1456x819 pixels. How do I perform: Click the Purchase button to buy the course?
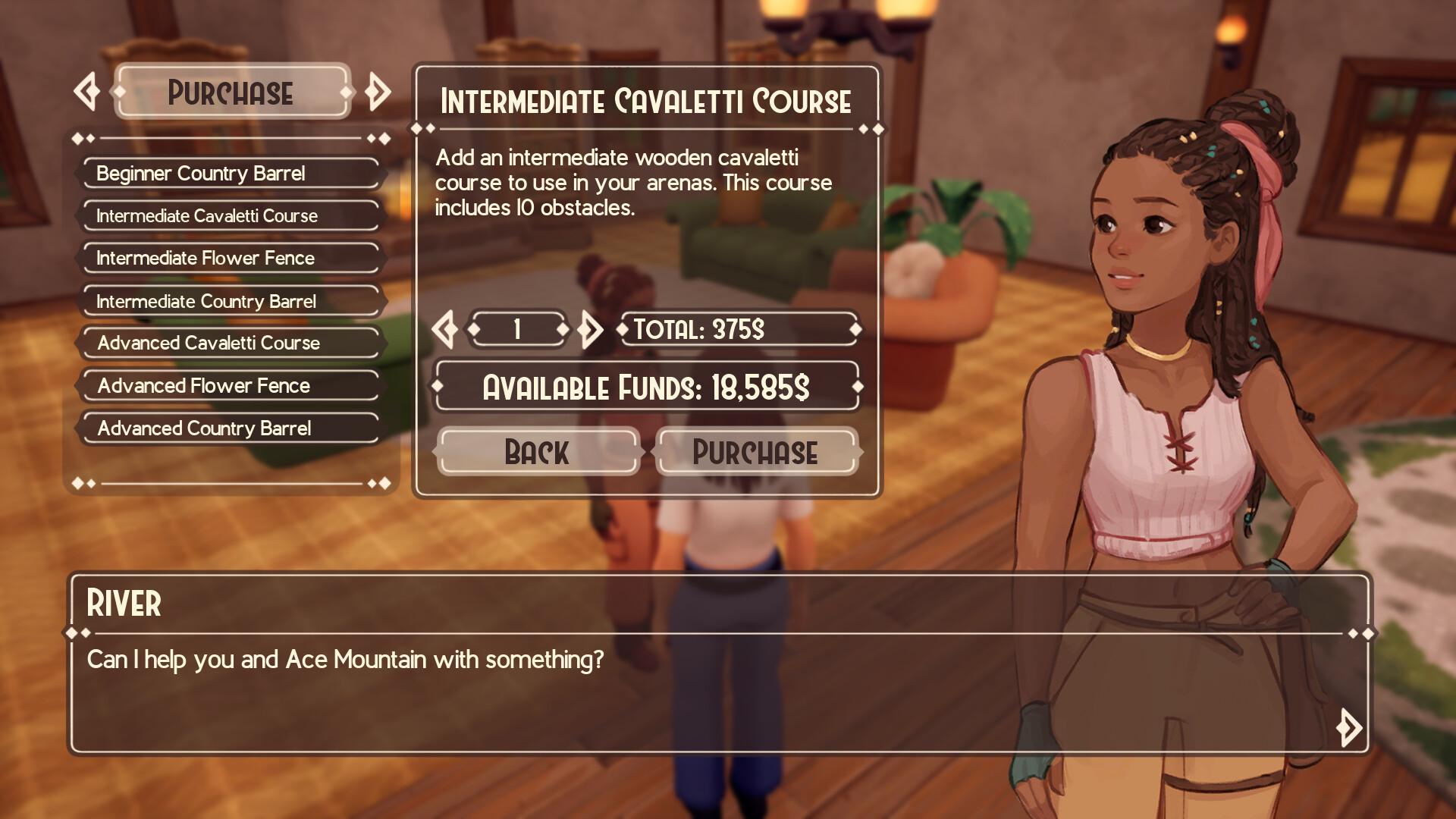755,453
